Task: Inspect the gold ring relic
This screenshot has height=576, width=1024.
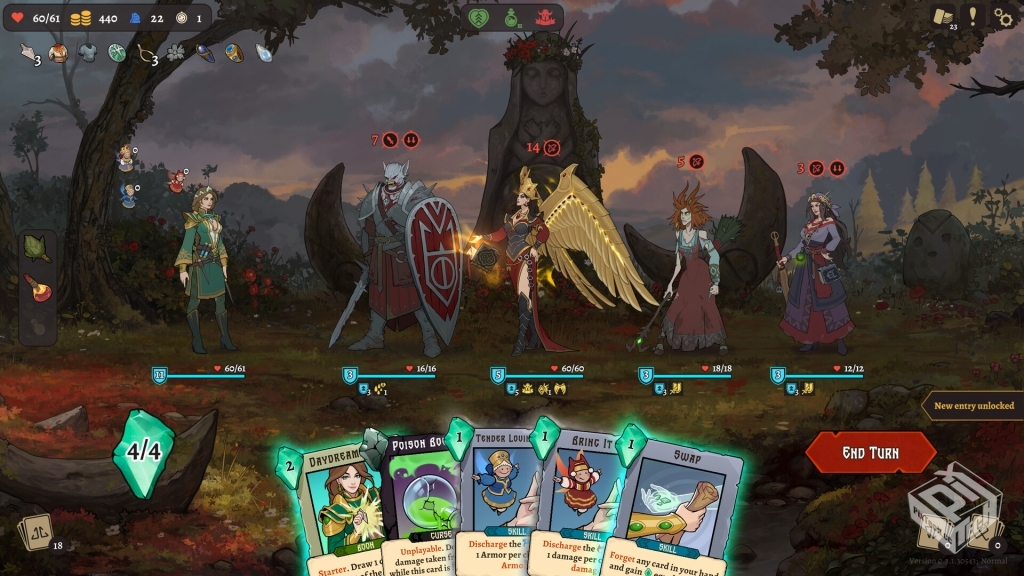Action: click(x=233, y=53)
